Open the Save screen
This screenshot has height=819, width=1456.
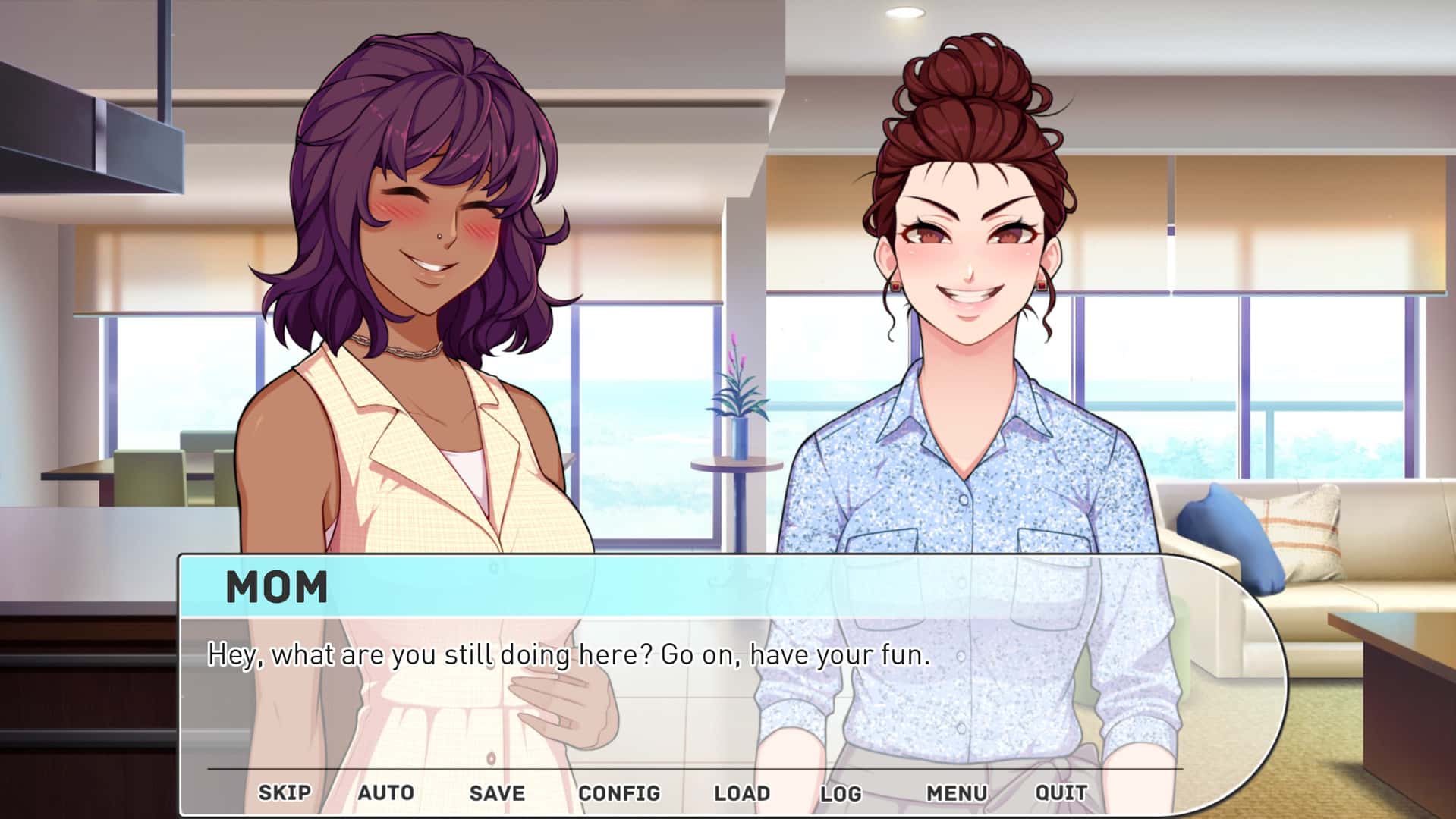tap(496, 792)
